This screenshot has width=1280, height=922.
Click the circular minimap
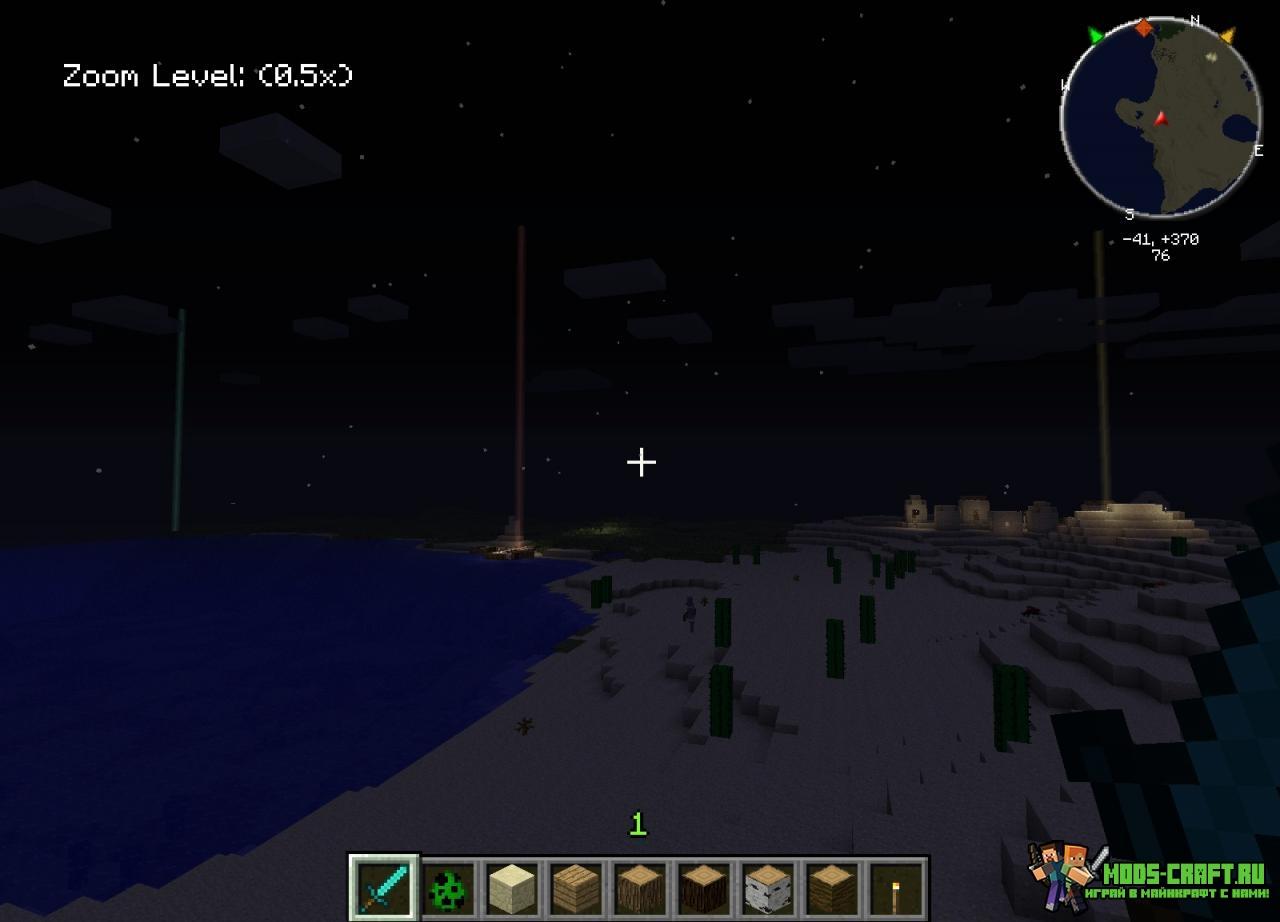point(1160,118)
